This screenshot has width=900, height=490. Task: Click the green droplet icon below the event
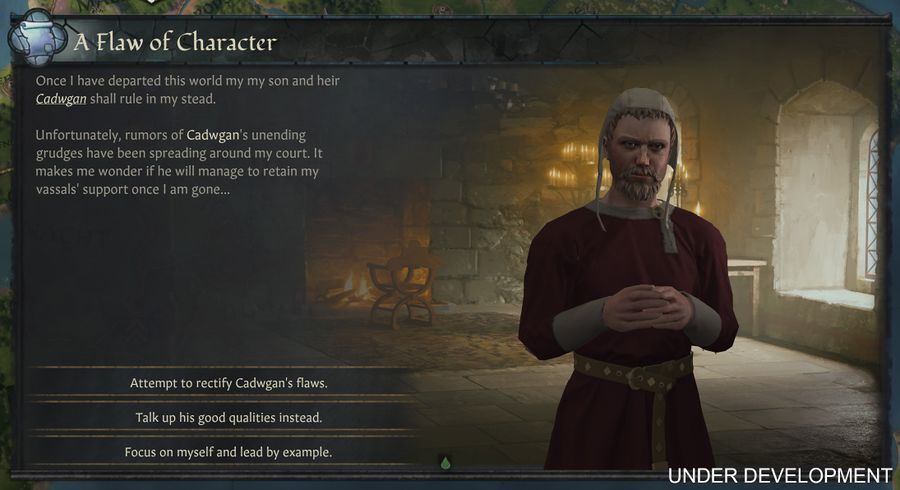tap(446, 462)
